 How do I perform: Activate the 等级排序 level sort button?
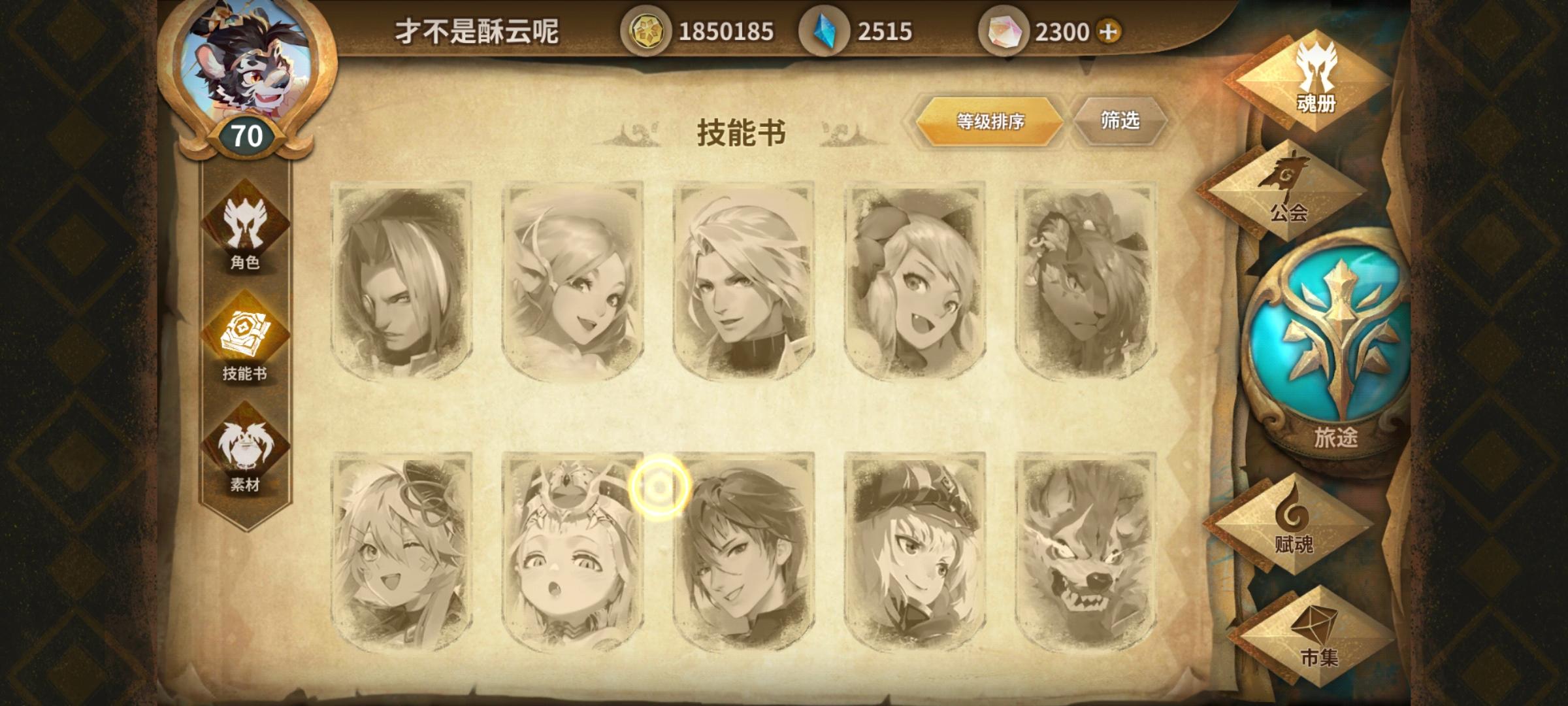988,122
